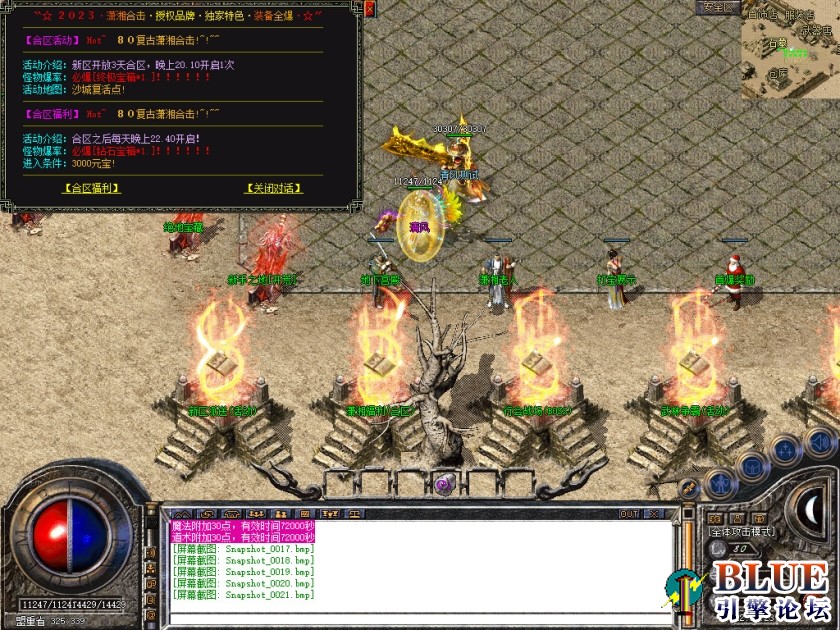Viewport: 840px width, 630px height.
Task: Close the chat box with X button
Action: point(655,514)
